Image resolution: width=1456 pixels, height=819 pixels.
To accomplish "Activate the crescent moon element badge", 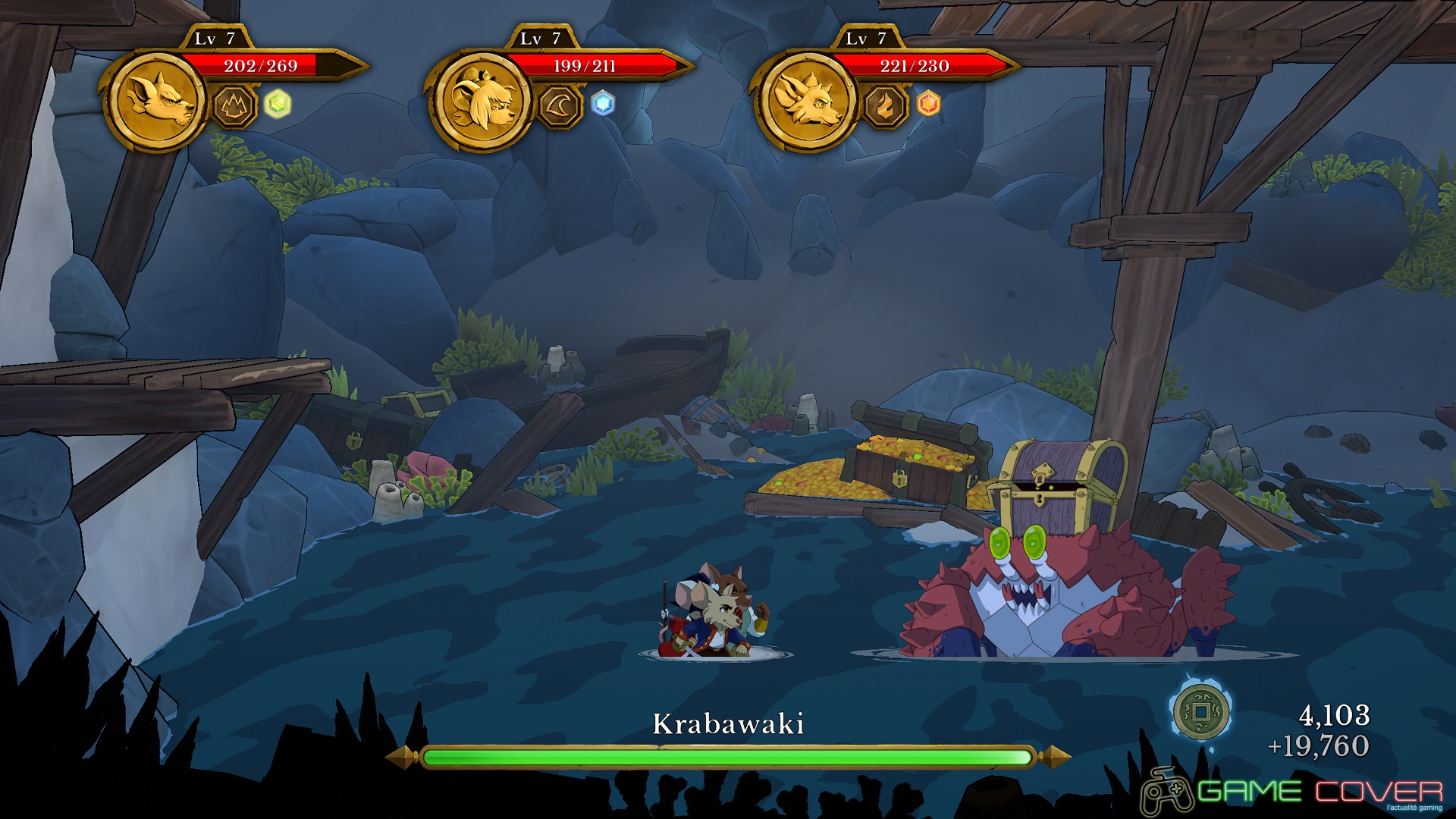I will pos(560,105).
